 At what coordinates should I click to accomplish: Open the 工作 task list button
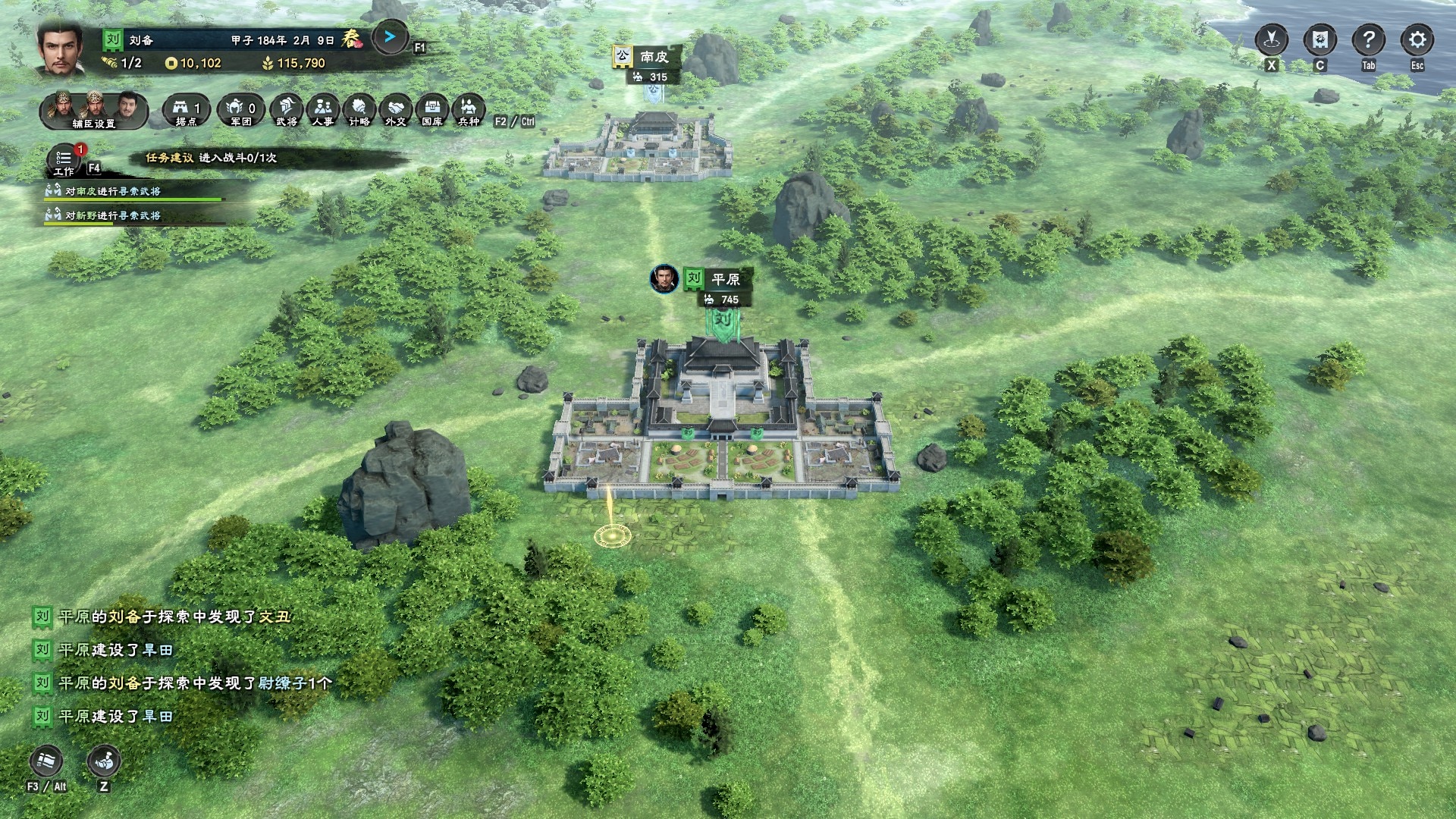tap(64, 159)
